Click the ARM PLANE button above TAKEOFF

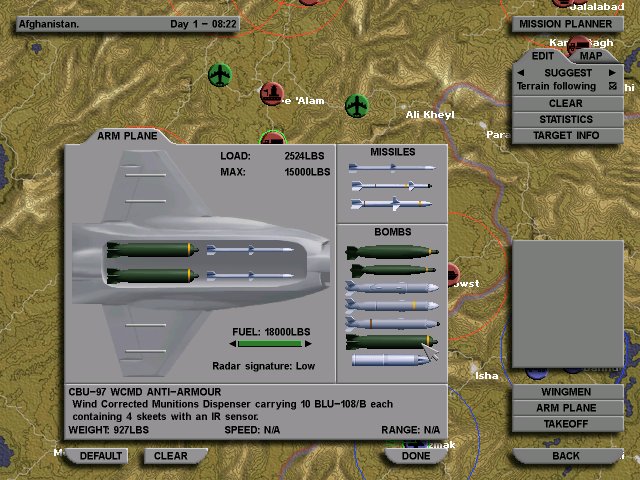pyautogui.click(x=566, y=408)
